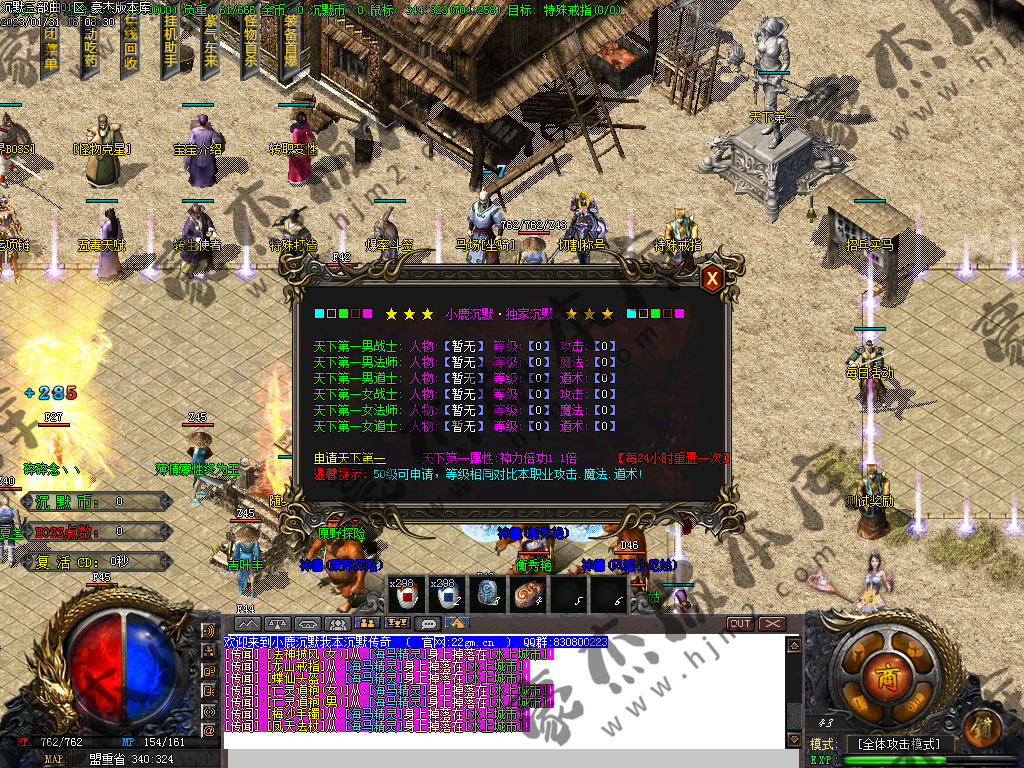Open the speech bubble chat button
The height and width of the screenshot is (768, 1024).
429,624
